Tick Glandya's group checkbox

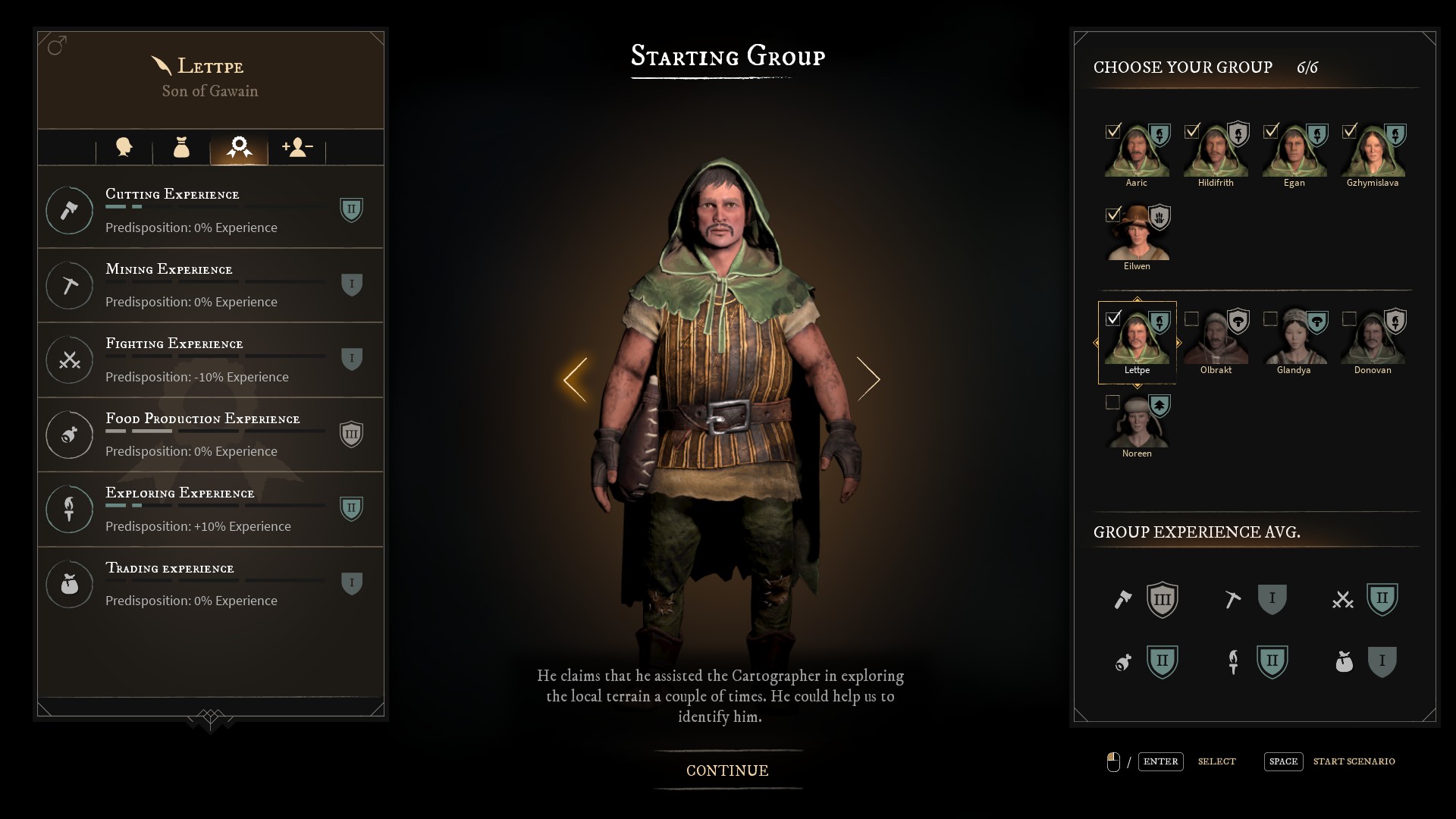(x=1270, y=318)
